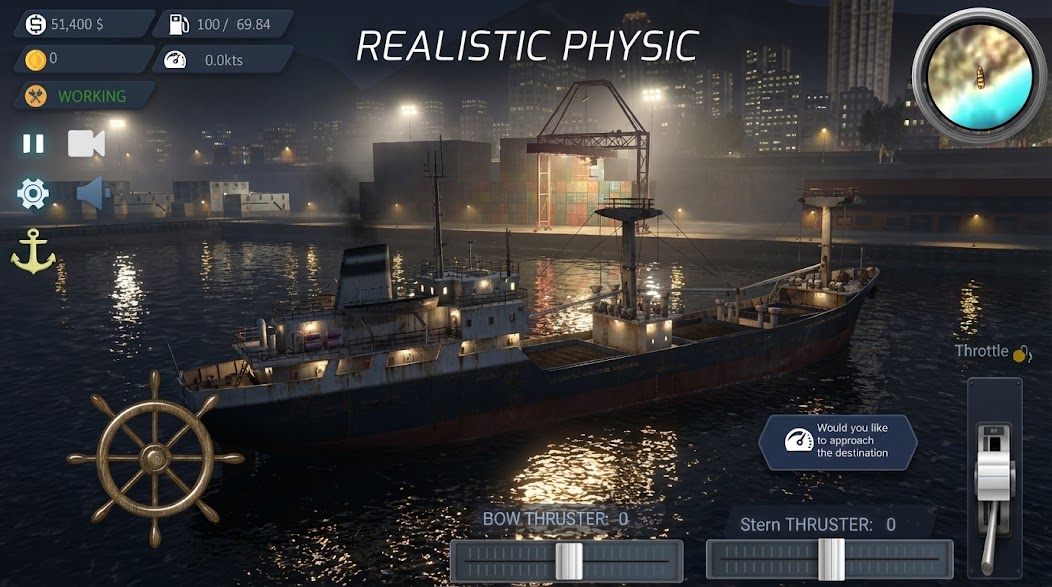This screenshot has width=1052, height=587.
Task: Click the ship steering wheel control
Action: tap(155, 458)
